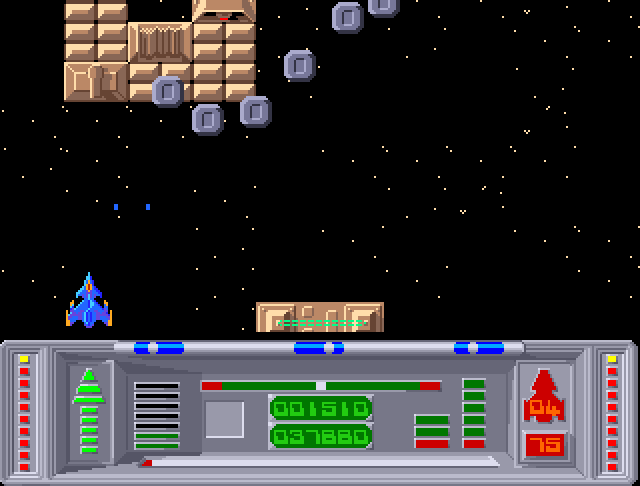Select the green upward arrow indicator
Image resolution: width=640 pixels, height=486 pixels.
89,410
